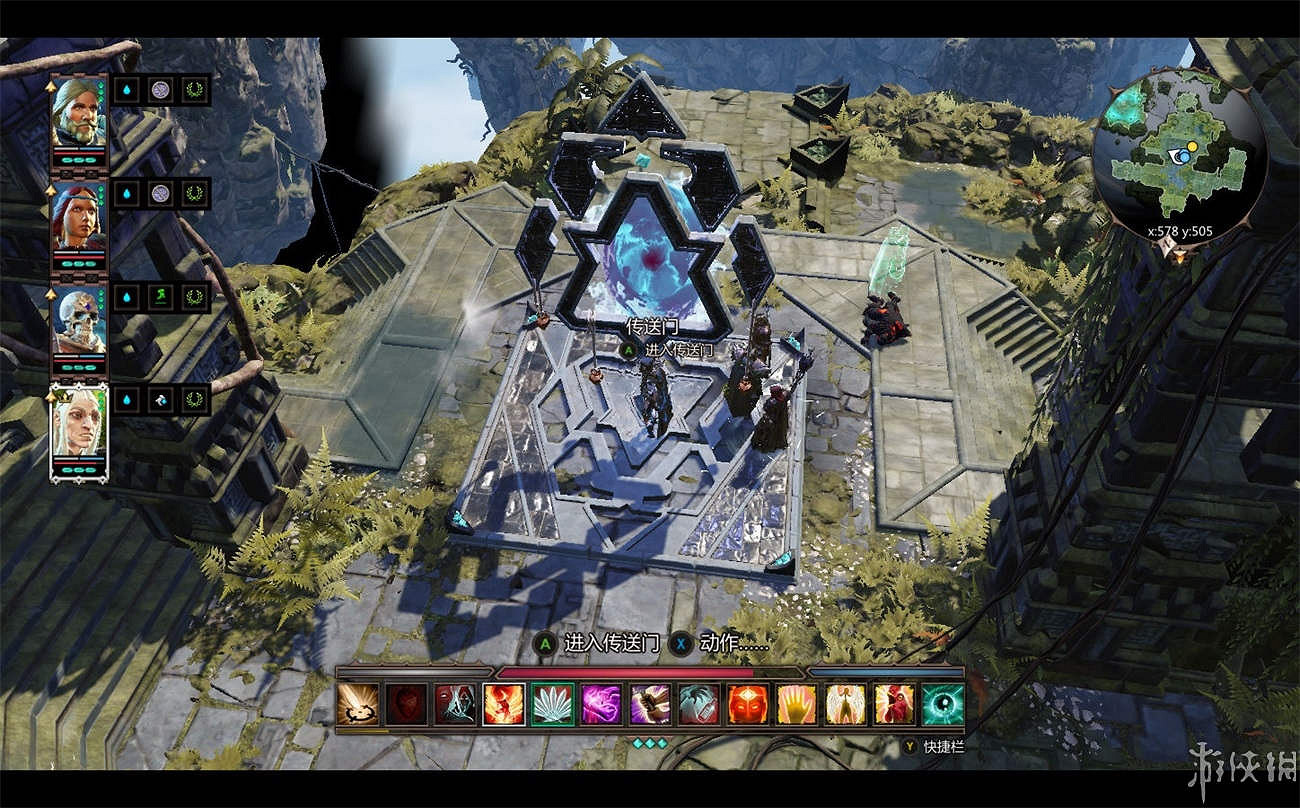
Task: Select the green-bordered white leaf skill
Action: click(x=553, y=704)
